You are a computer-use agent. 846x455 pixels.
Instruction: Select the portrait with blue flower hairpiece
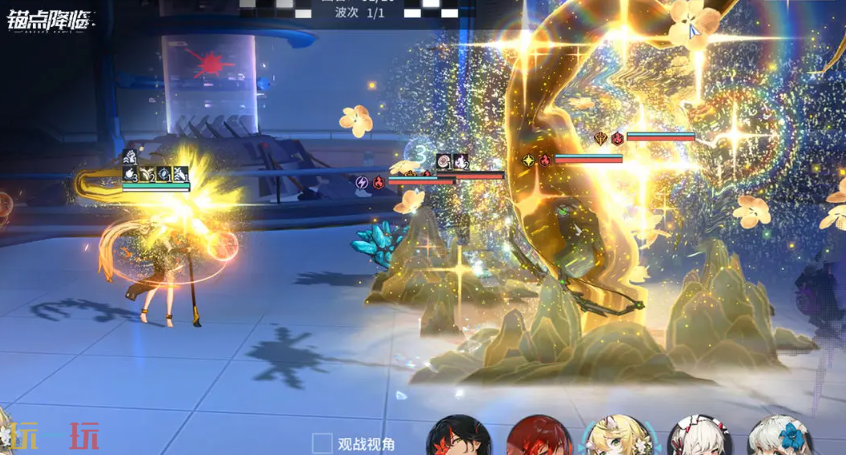tap(777, 437)
